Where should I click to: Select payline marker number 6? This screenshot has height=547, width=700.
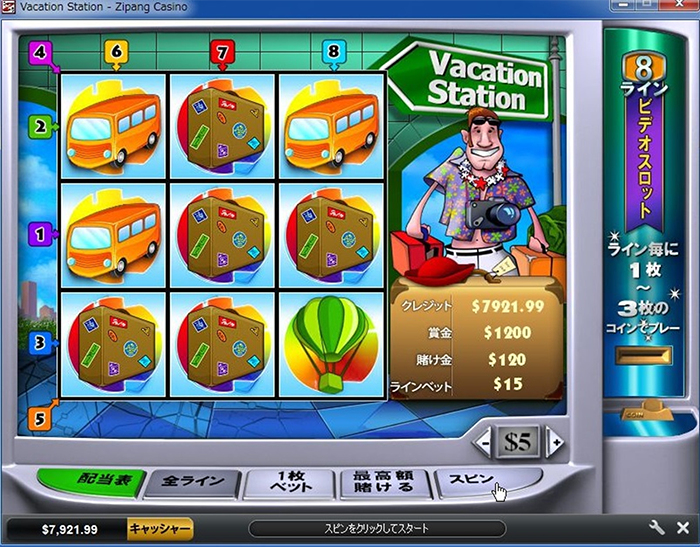click(x=115, y=51)
